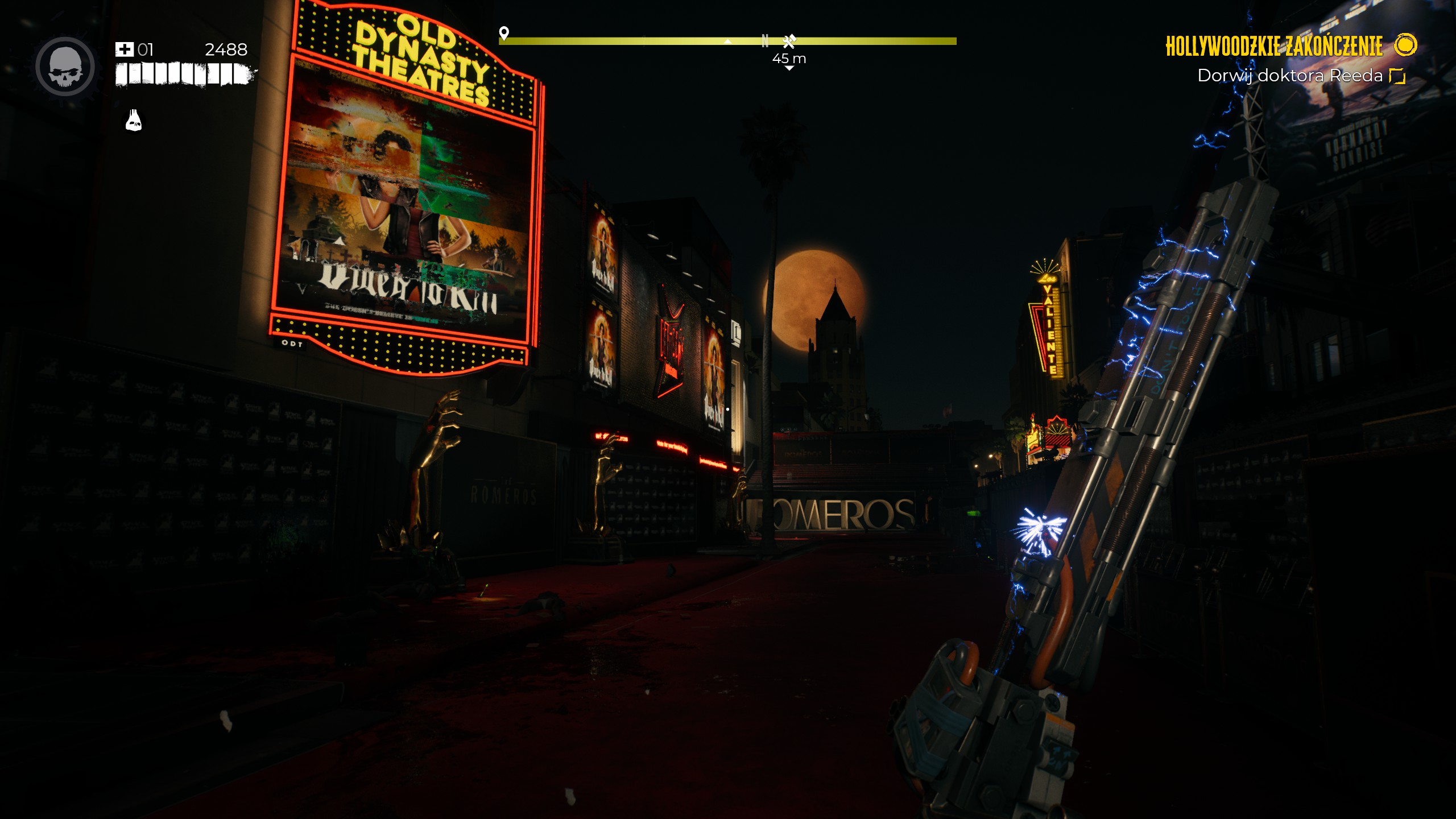Select the Dorwij doktora Reeda objective
This screenshot has width=1456, height=819.
(1289, 76)
